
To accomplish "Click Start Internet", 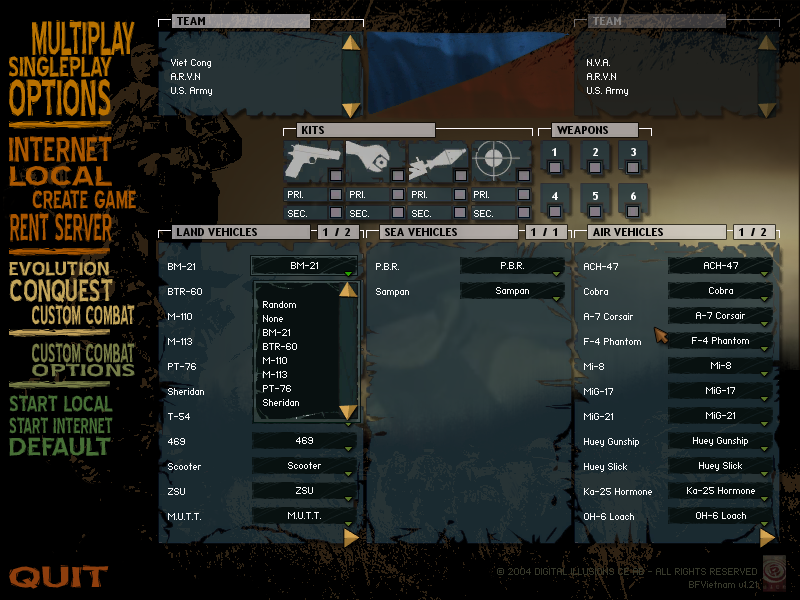I will coord(60,426).
